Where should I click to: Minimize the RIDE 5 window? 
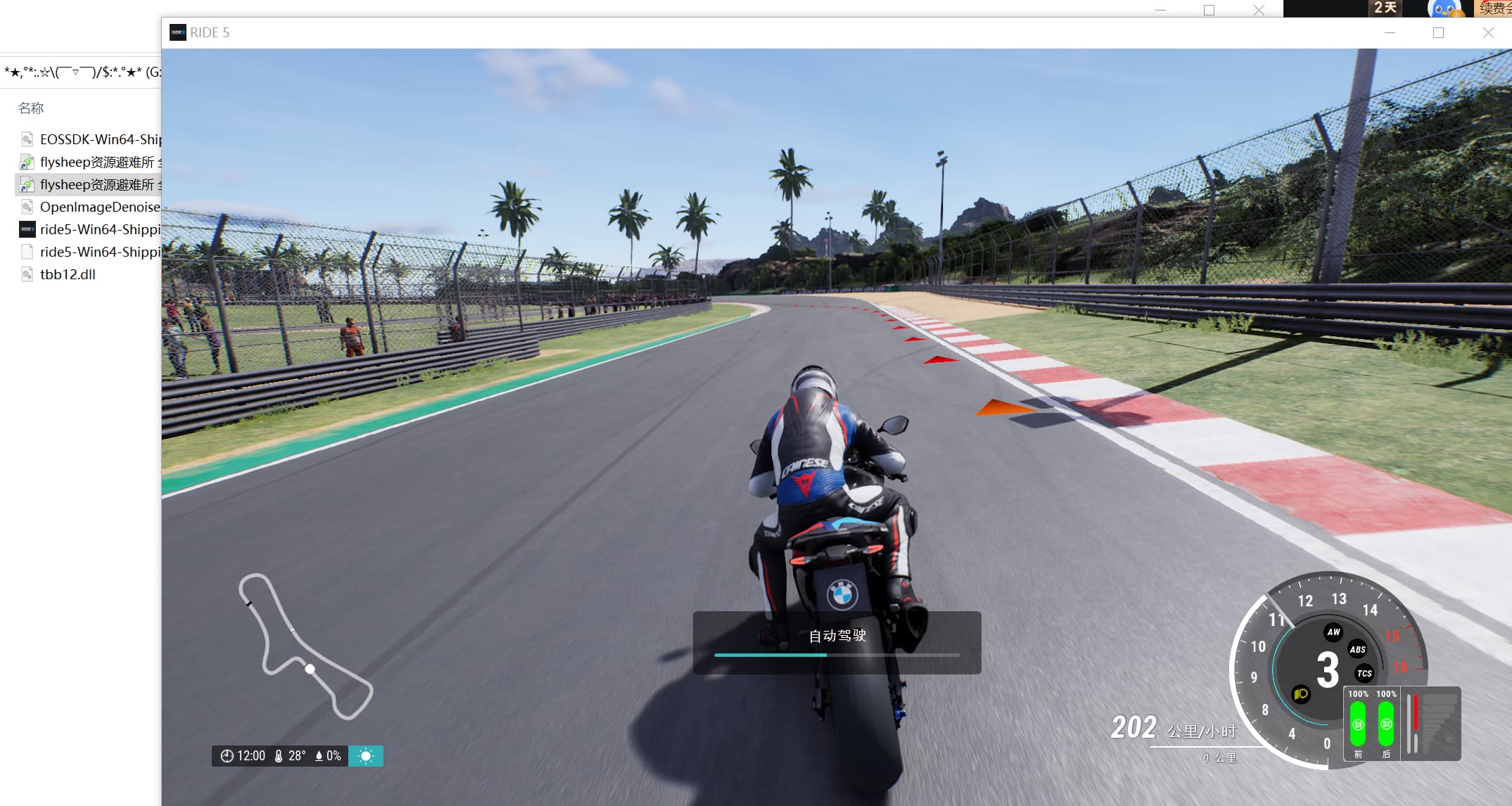click(x=1390, y=32)
